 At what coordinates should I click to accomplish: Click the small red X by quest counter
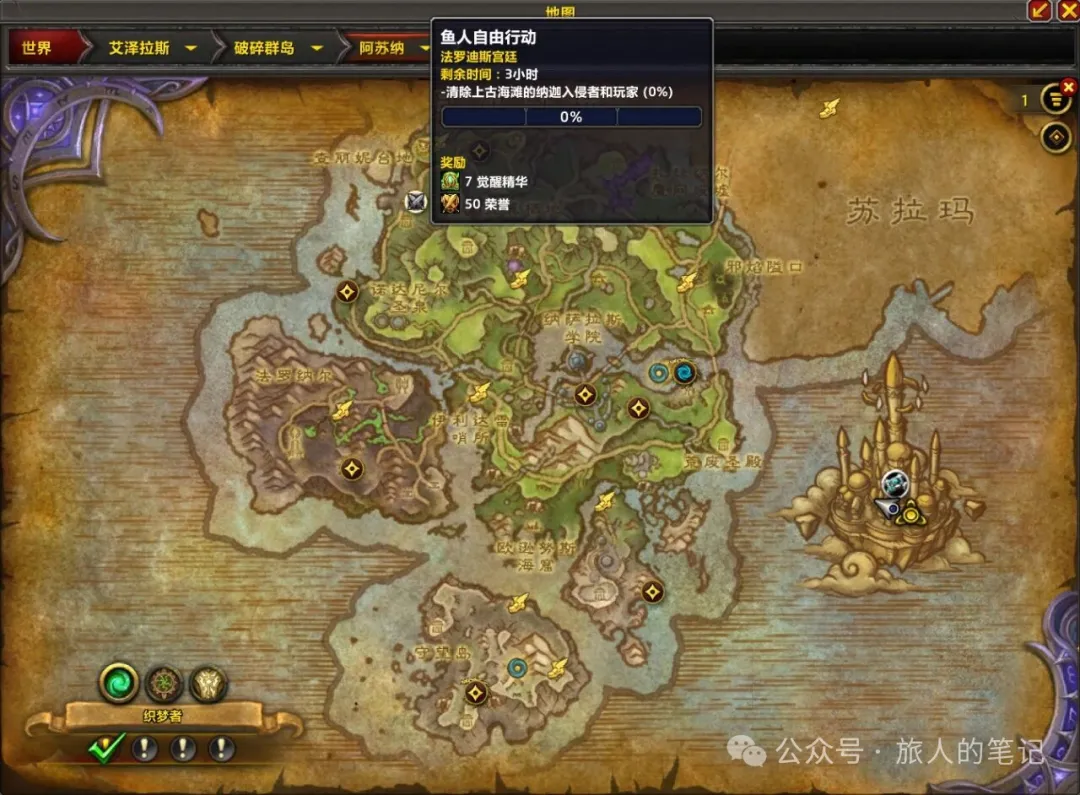1068,87
